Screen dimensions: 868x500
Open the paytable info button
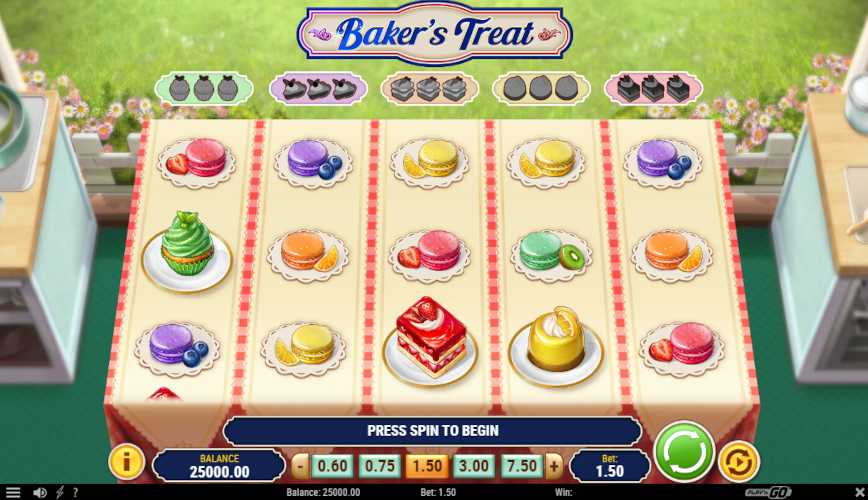click(127, 461)
